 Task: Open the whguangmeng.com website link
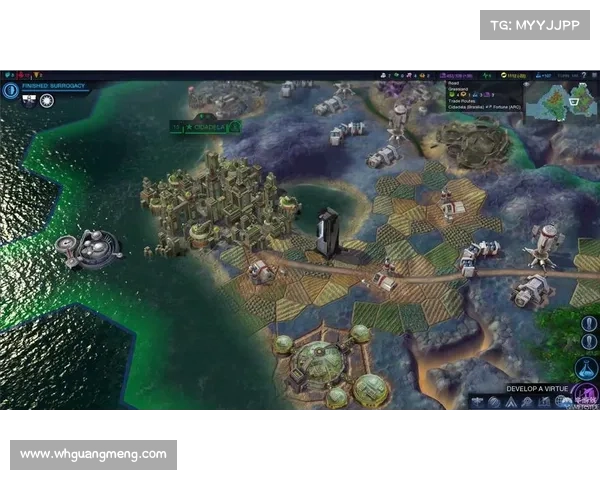click(x=94, y=454)
